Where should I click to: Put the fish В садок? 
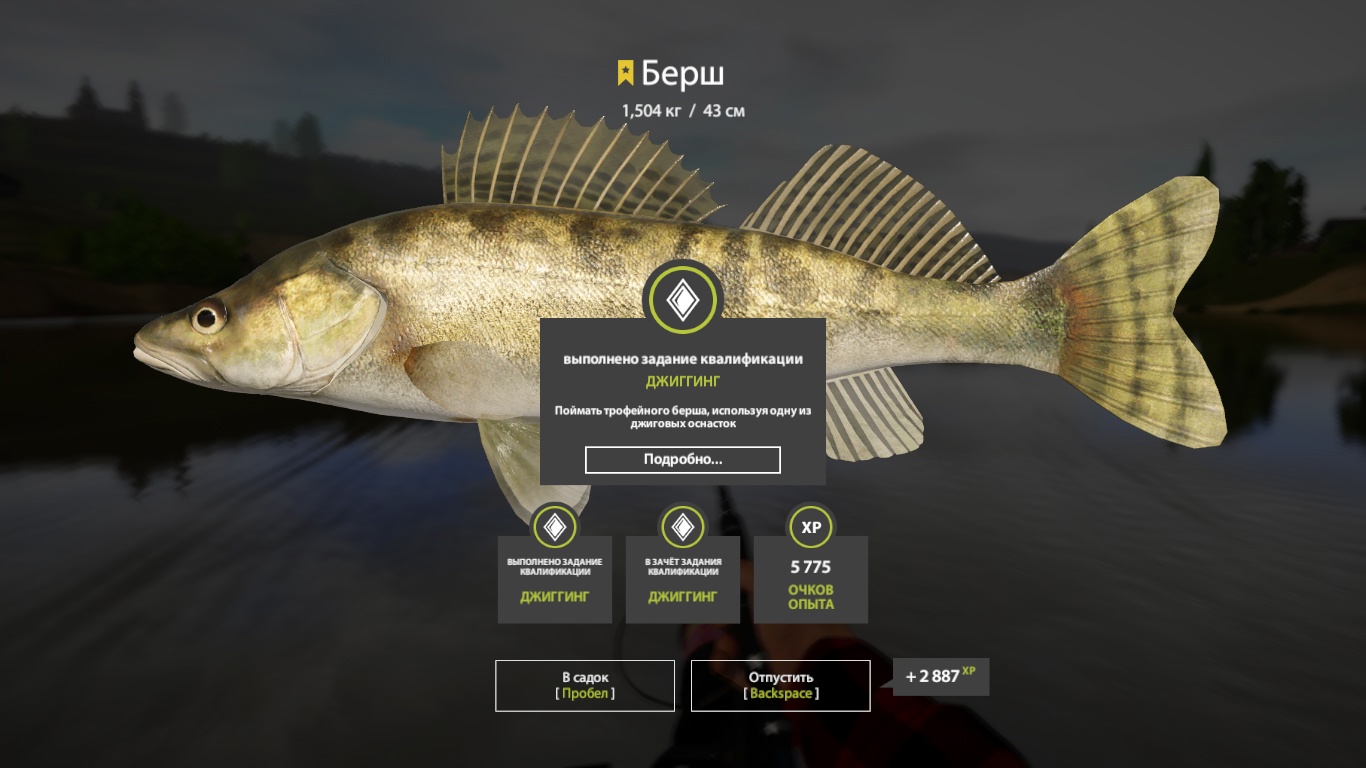click(585, 685)
